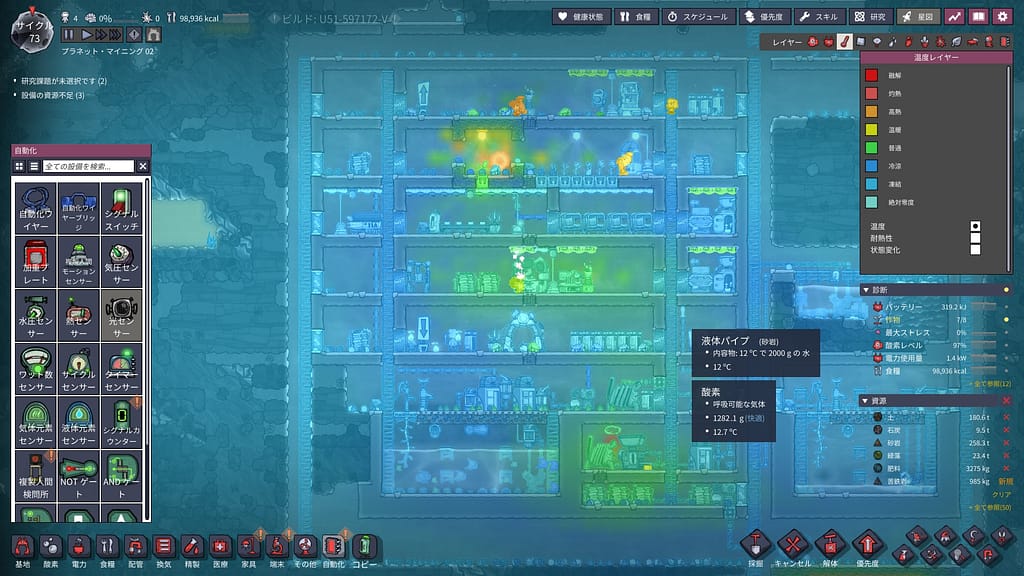Open the 食糧 consumables screen
This screenshot has height=576, width=1024.
[635, 17]
